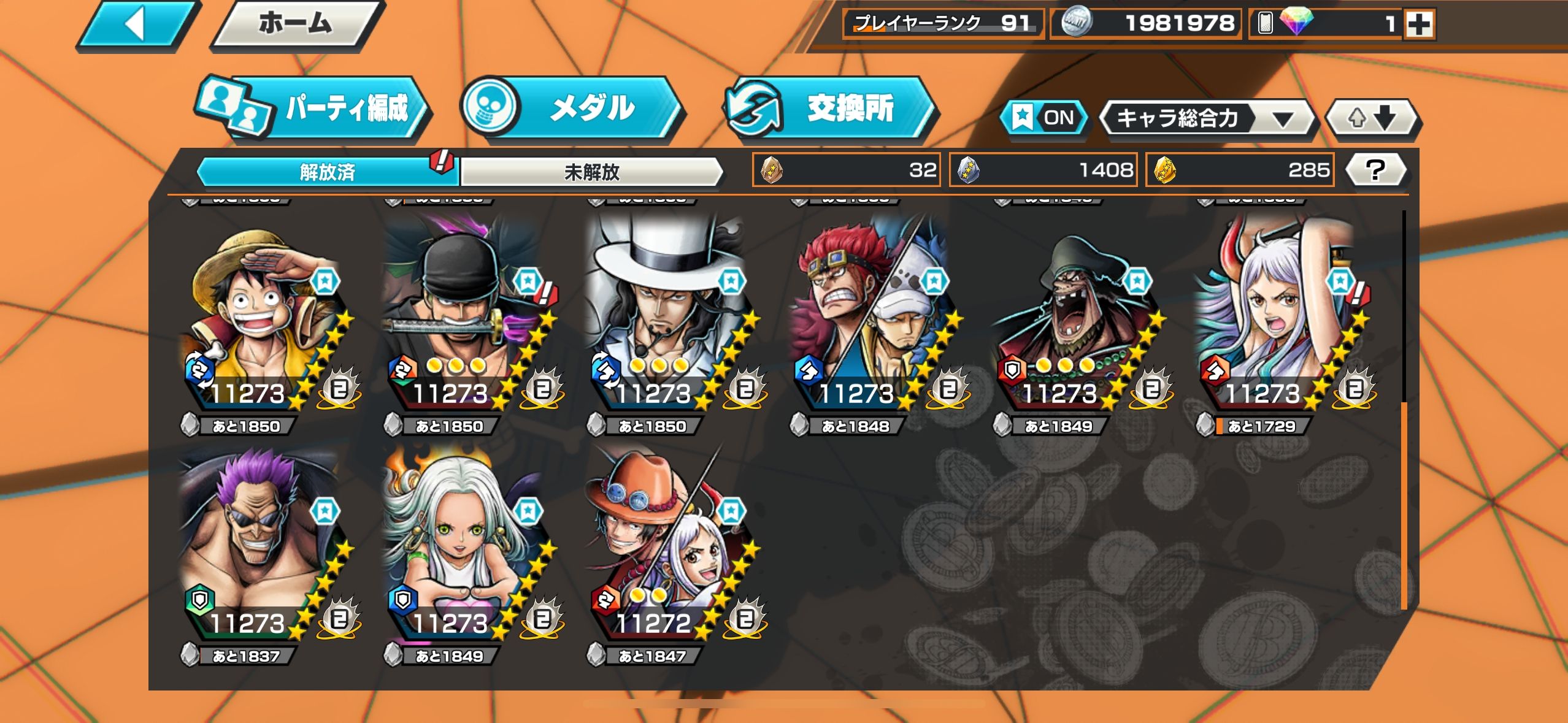This screenshot has width=1568, height=723.
Task: Choose the Rob Lucci white hat card
Action: (669, 319)
